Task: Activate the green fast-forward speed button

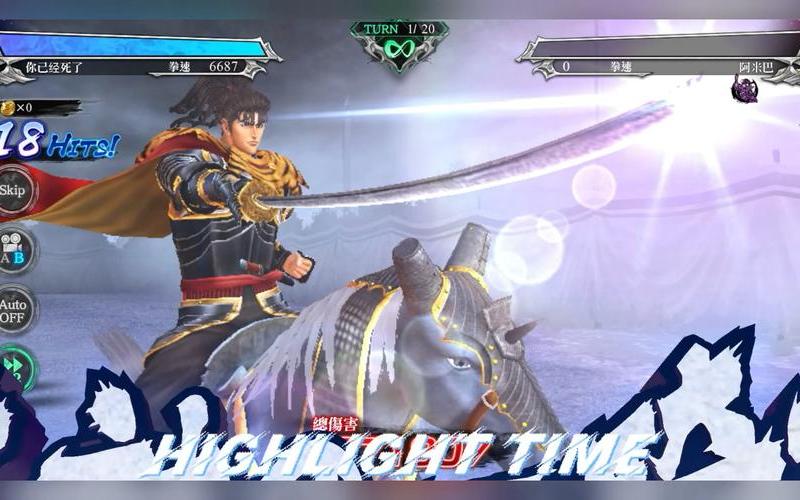Action: coord(14,367)
